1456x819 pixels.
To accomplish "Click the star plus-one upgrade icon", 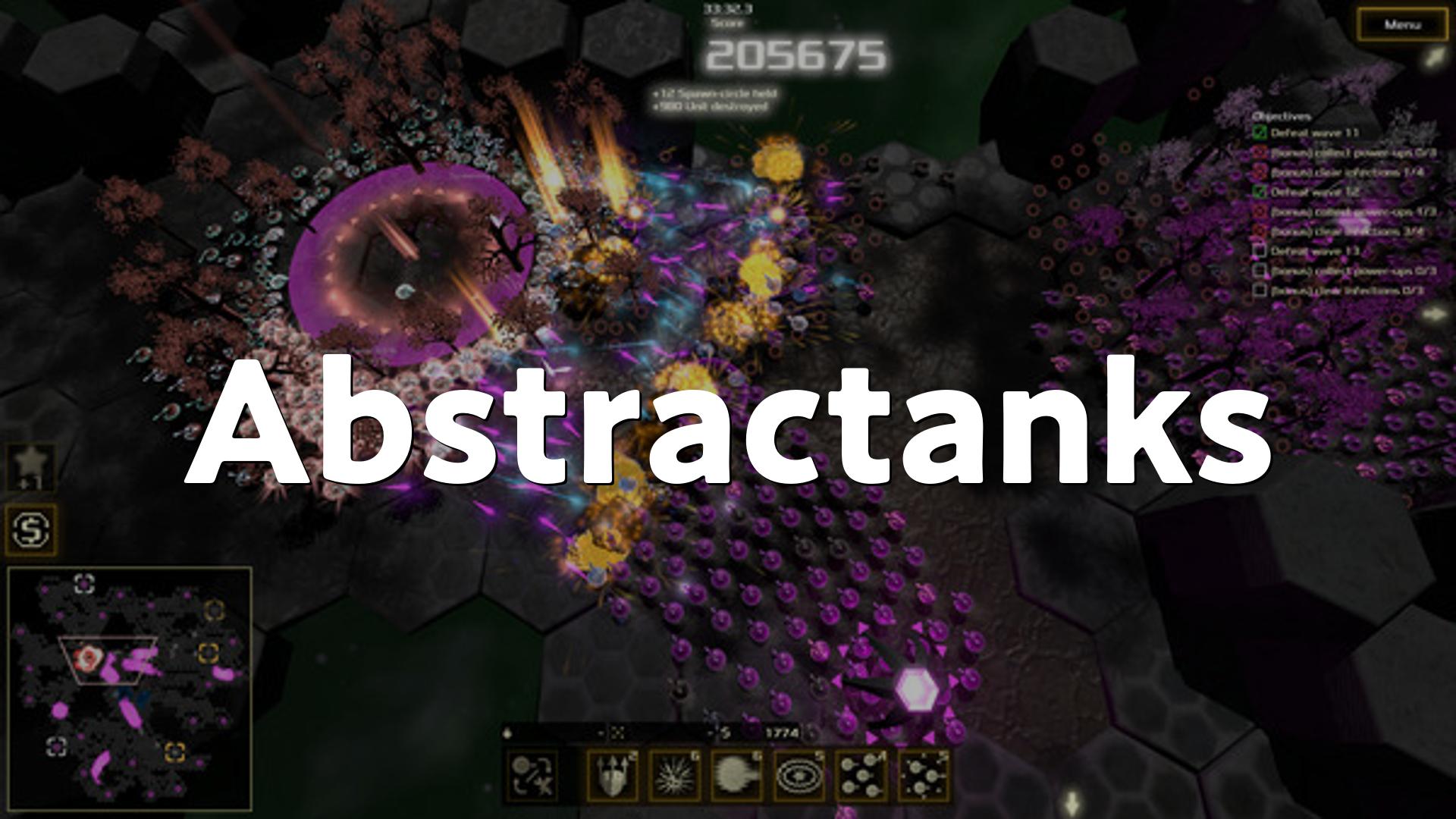I will (x=31, y=466).
